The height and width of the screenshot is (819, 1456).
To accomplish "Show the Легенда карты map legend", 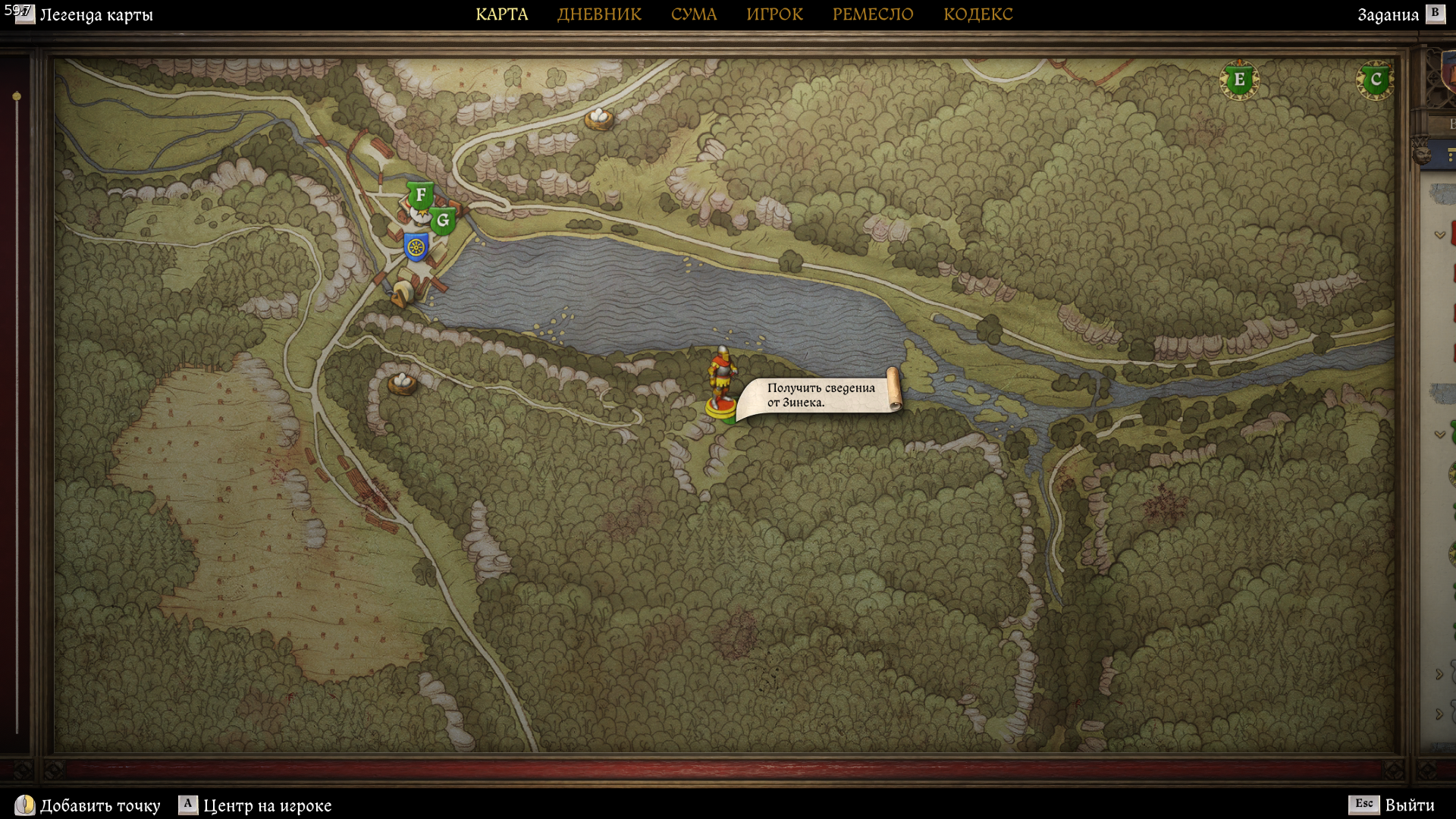I will pos(96,15).
